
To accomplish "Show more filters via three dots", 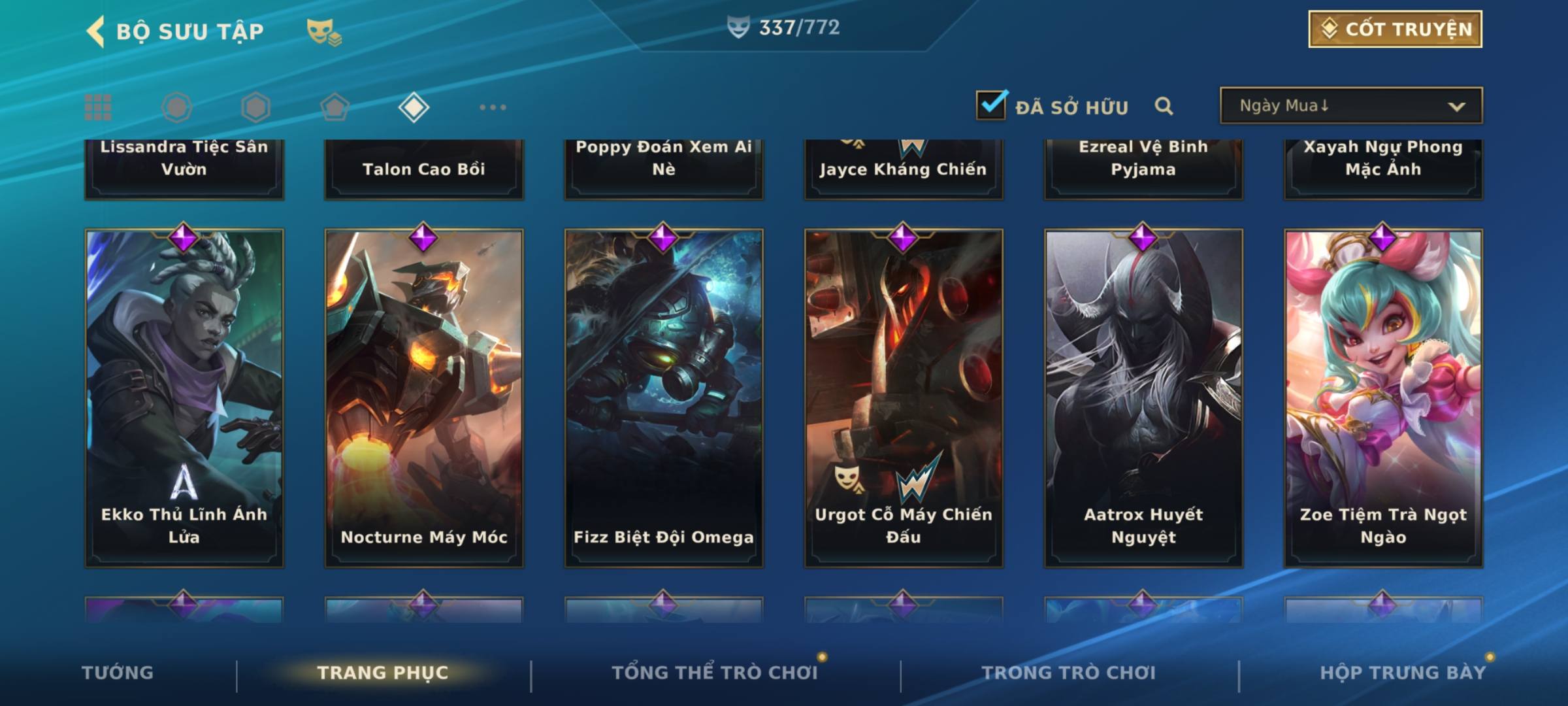I will (x=493, y=107).
